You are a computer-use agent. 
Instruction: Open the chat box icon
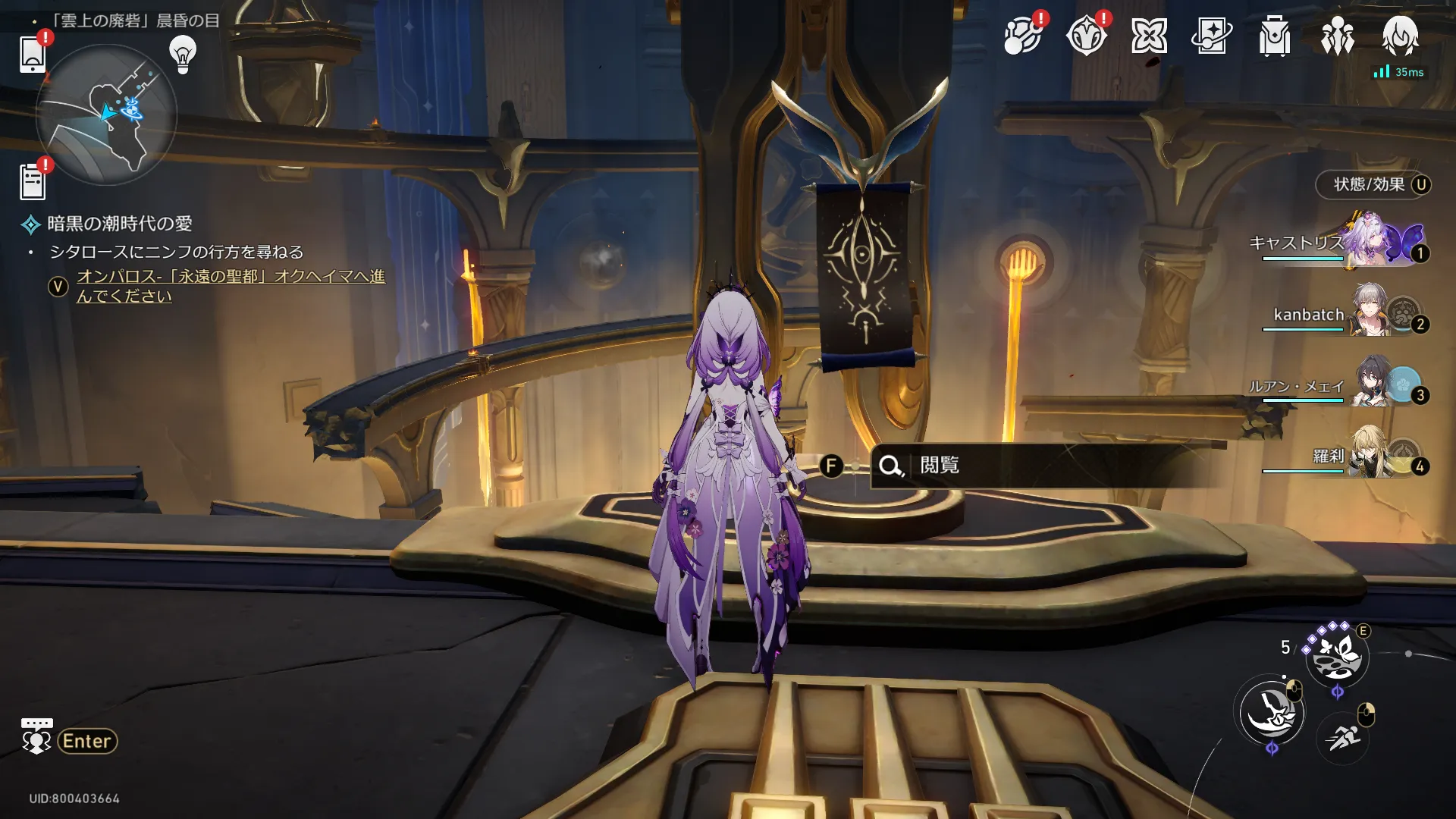[x=36, y=736]
